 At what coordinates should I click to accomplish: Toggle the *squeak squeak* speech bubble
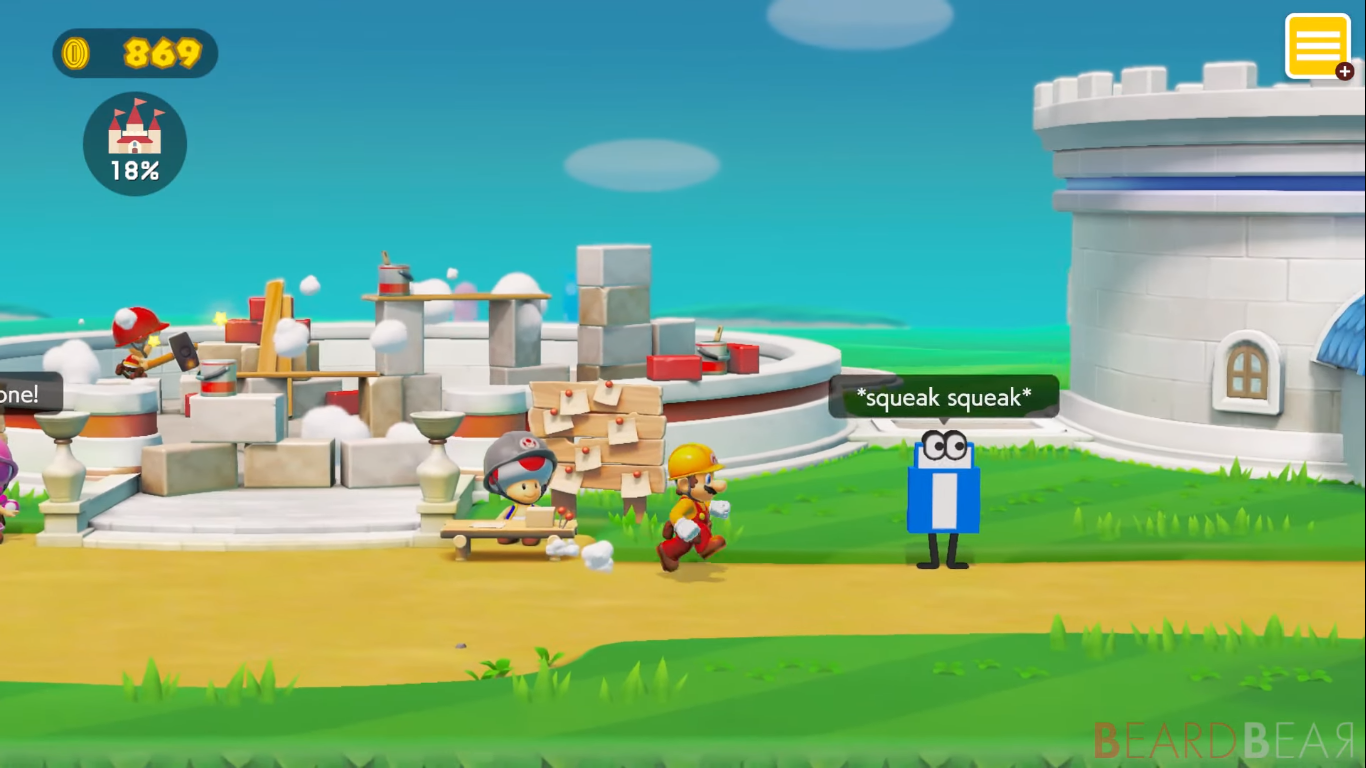click(x=944, y=398)
